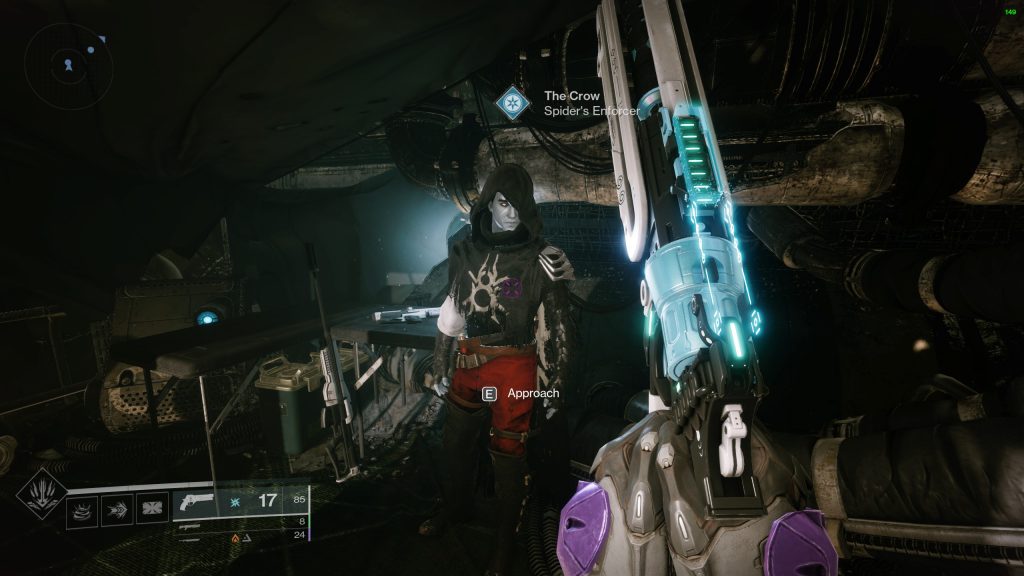Select The Crow's diamond vendor icon
Screen dimensions: 1024x576
[514, 103]
